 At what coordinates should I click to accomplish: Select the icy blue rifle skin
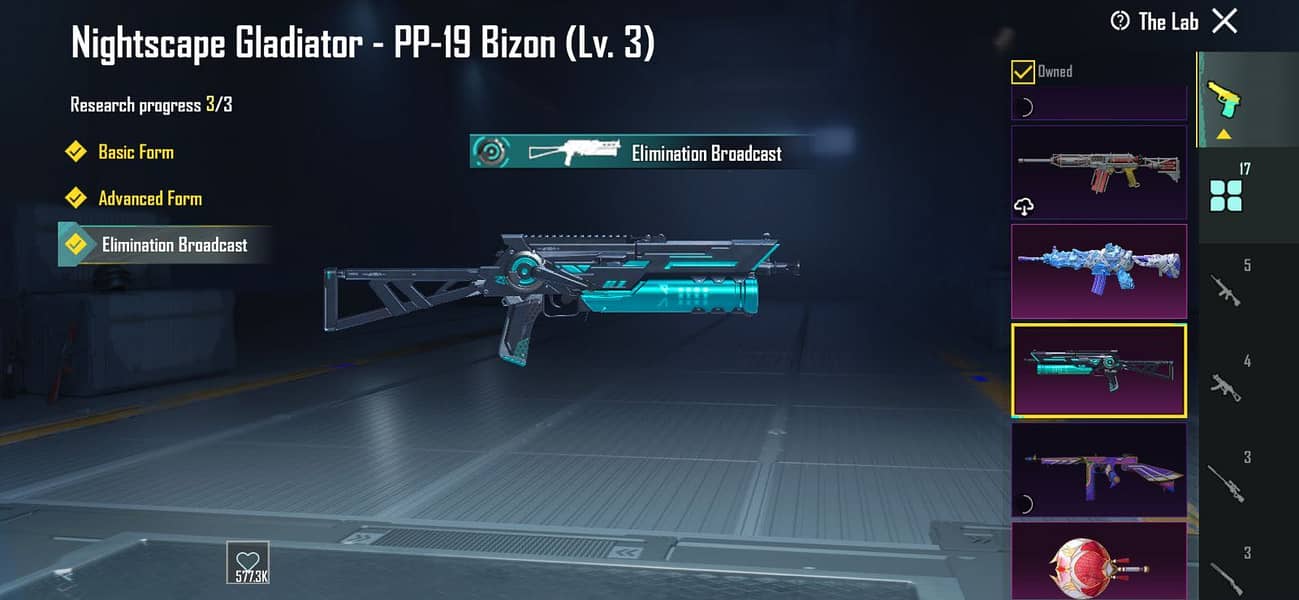point(1099,271)
